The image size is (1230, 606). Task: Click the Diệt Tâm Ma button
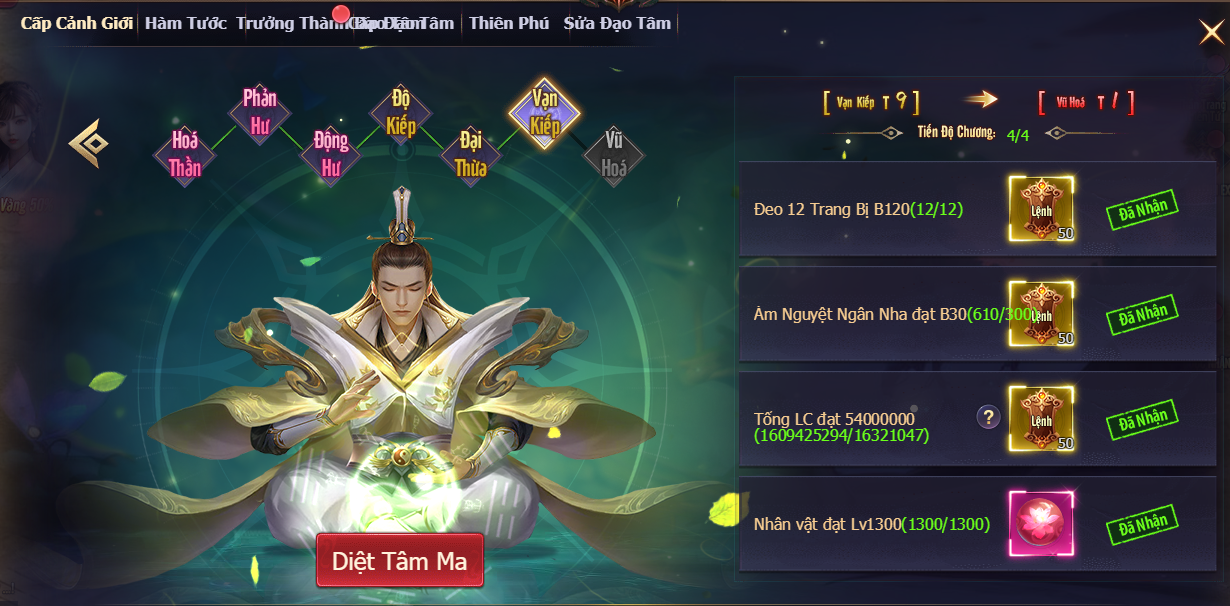coord(399,561)
